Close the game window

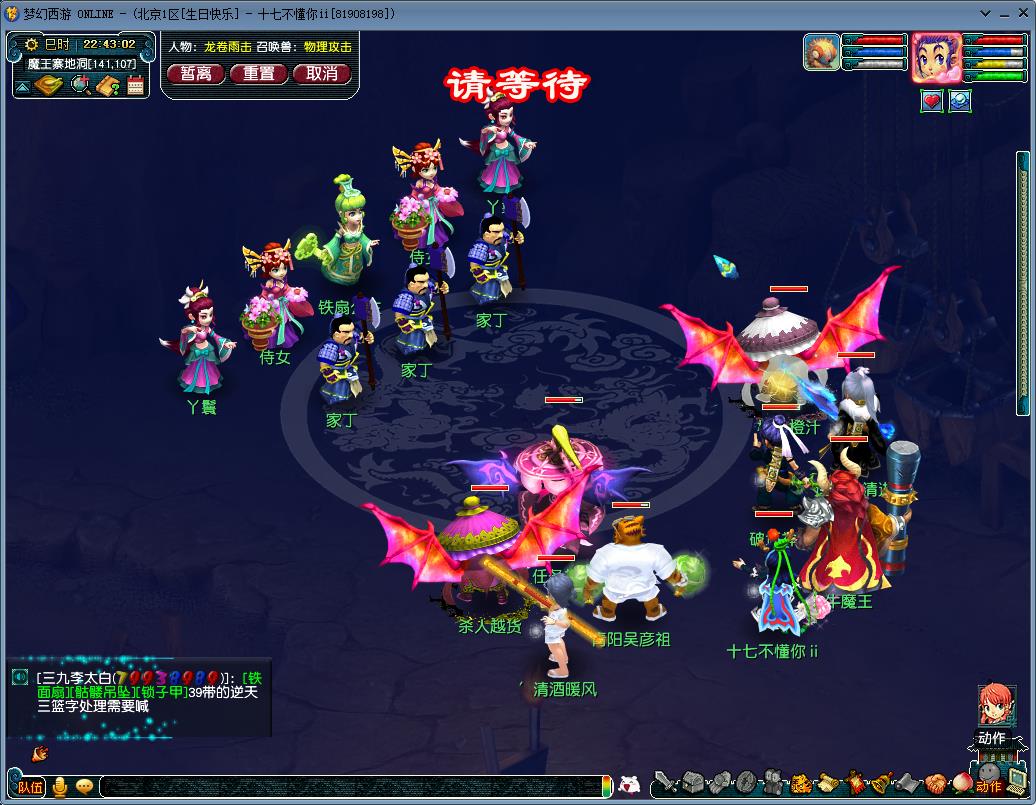click(1023, 13)
